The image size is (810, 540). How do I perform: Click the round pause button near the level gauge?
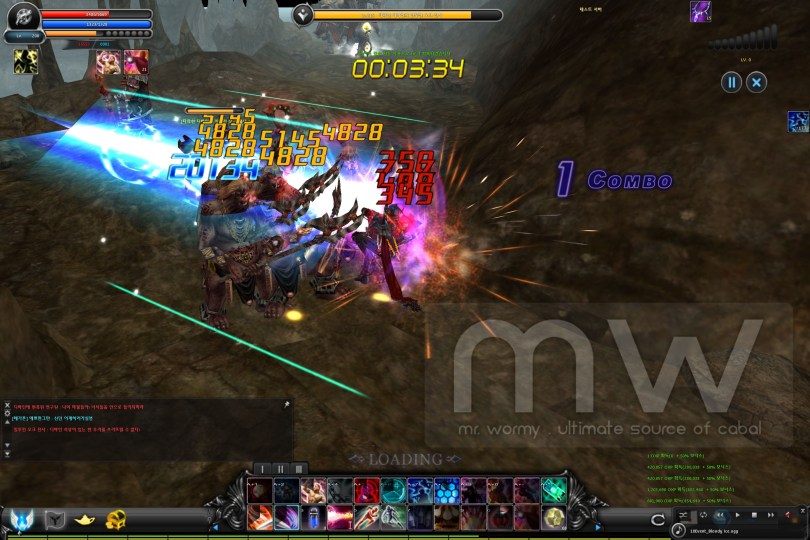pyautogui.click(x=732, y=83)
